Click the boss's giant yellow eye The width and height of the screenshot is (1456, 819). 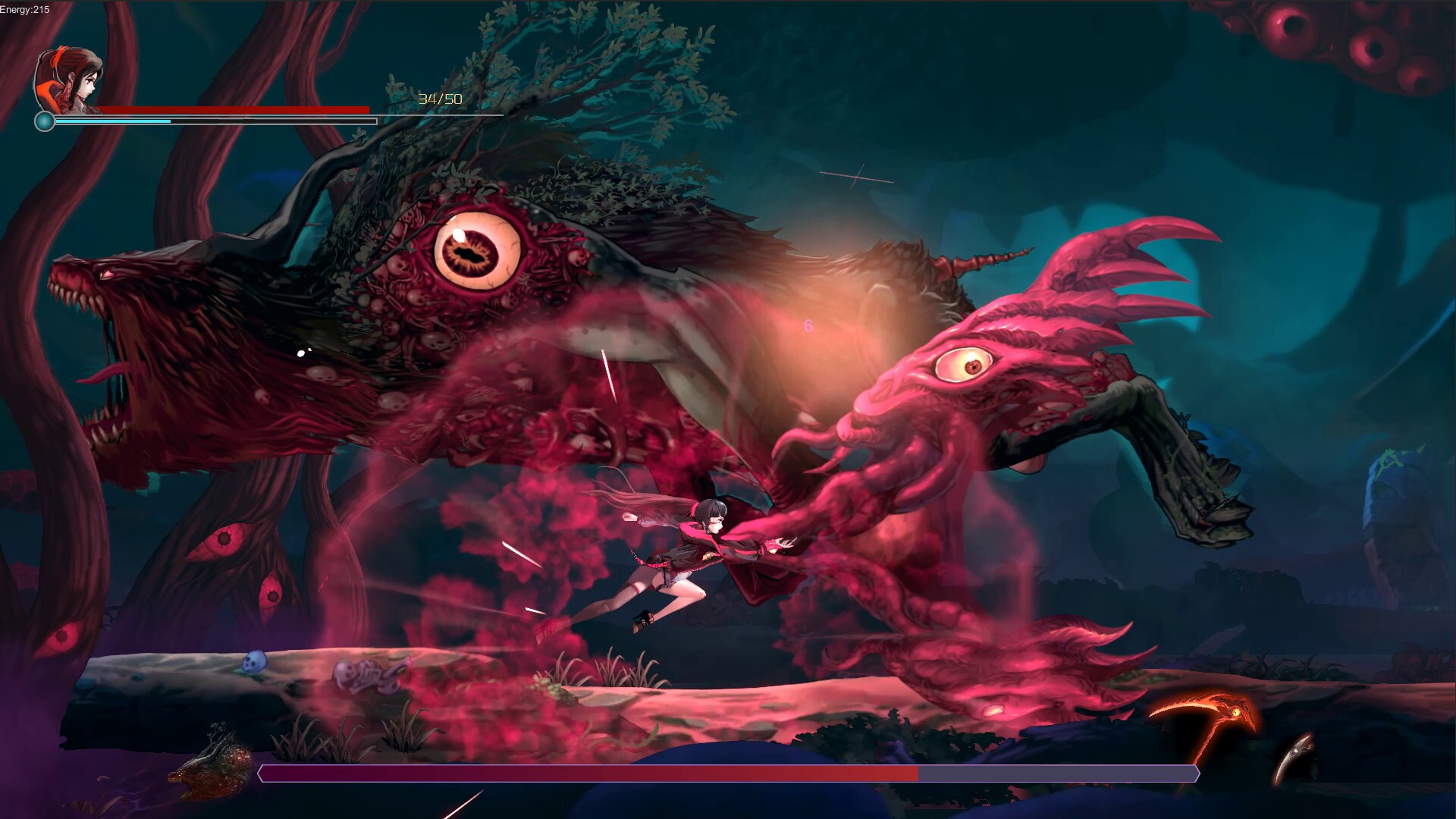tap(474, 248)
